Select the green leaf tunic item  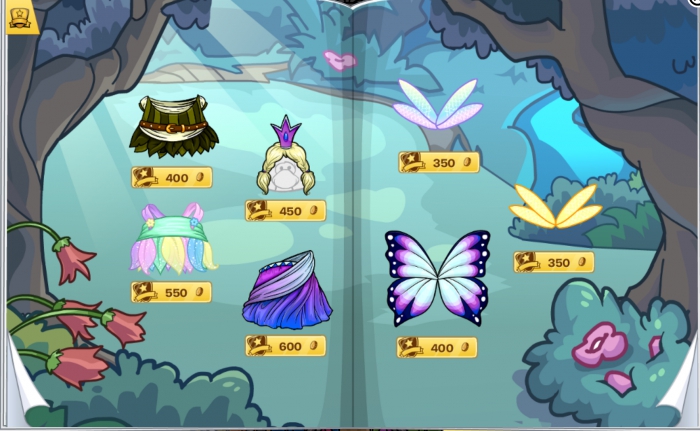click(x=168, y=125)
